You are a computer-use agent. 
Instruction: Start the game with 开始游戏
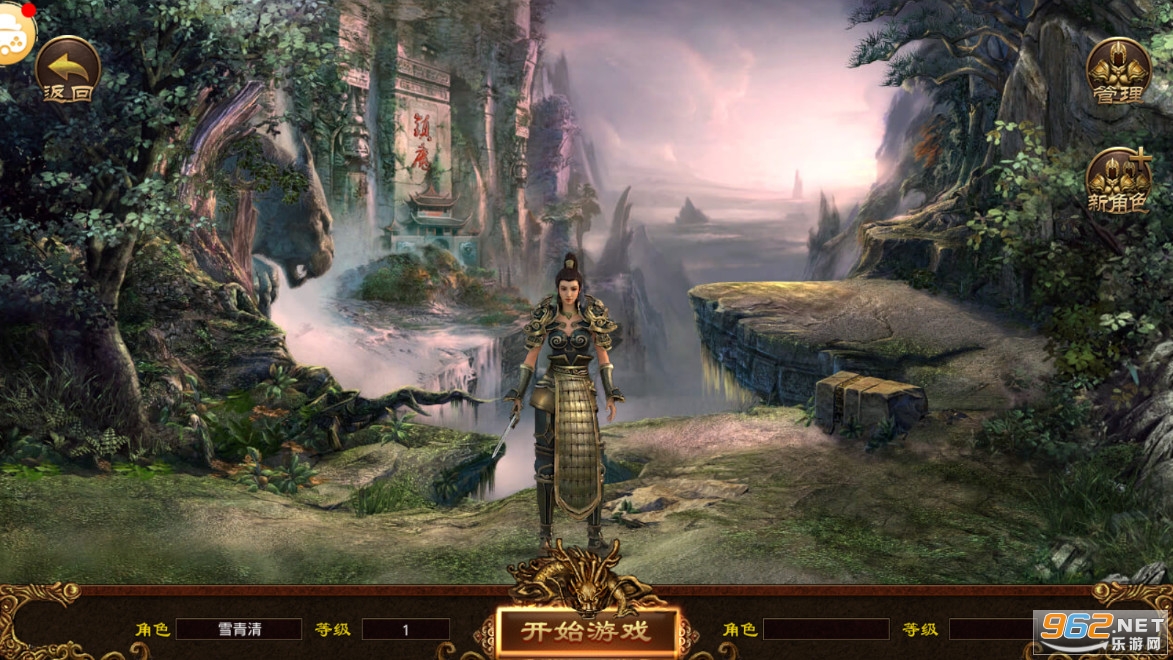(x=586, y=631)
